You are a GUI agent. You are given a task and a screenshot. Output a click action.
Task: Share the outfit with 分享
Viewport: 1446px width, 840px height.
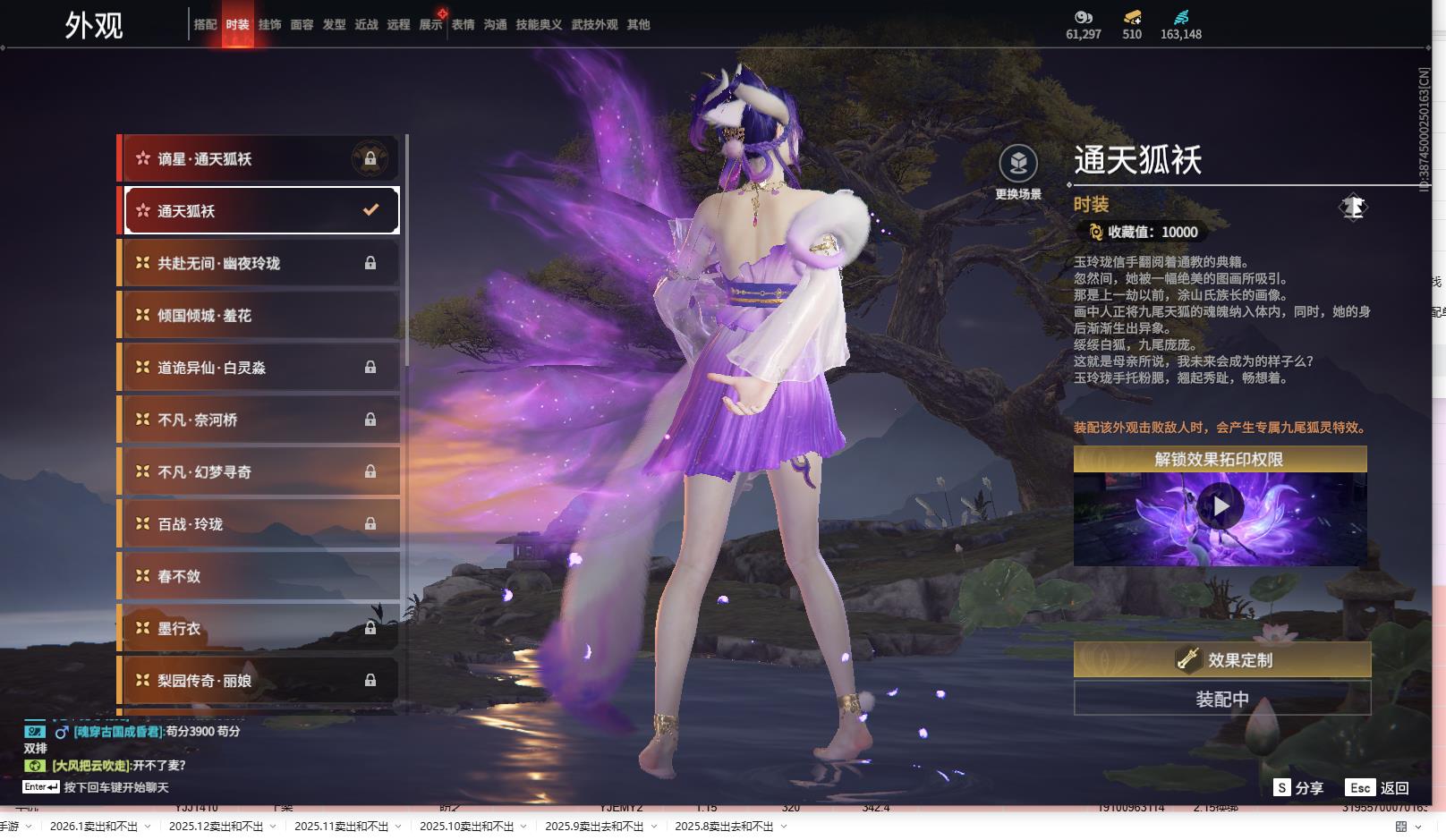(x=1298, y=788)
